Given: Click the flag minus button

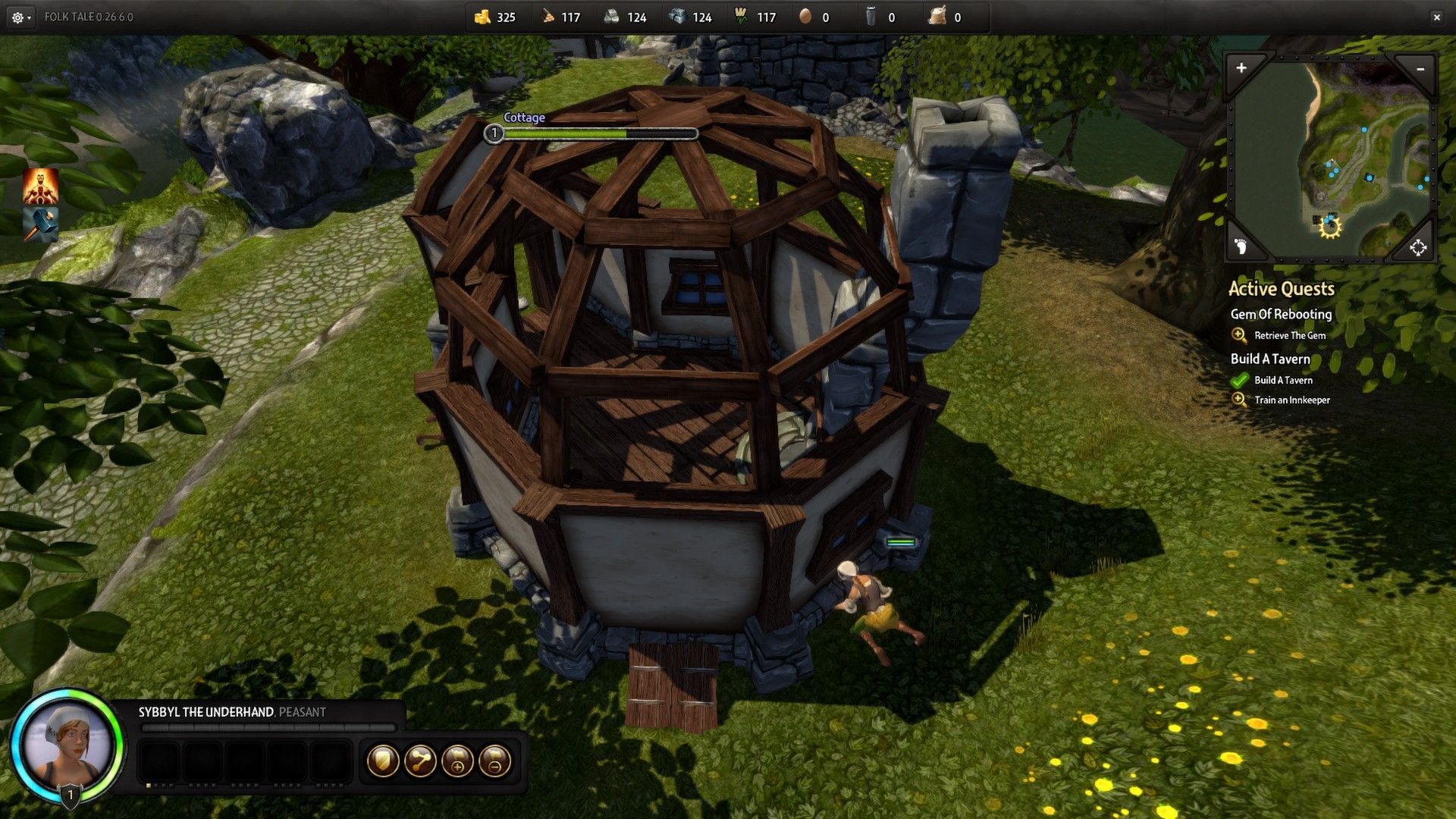Looking at the screenshot, I should click(494, 761).
